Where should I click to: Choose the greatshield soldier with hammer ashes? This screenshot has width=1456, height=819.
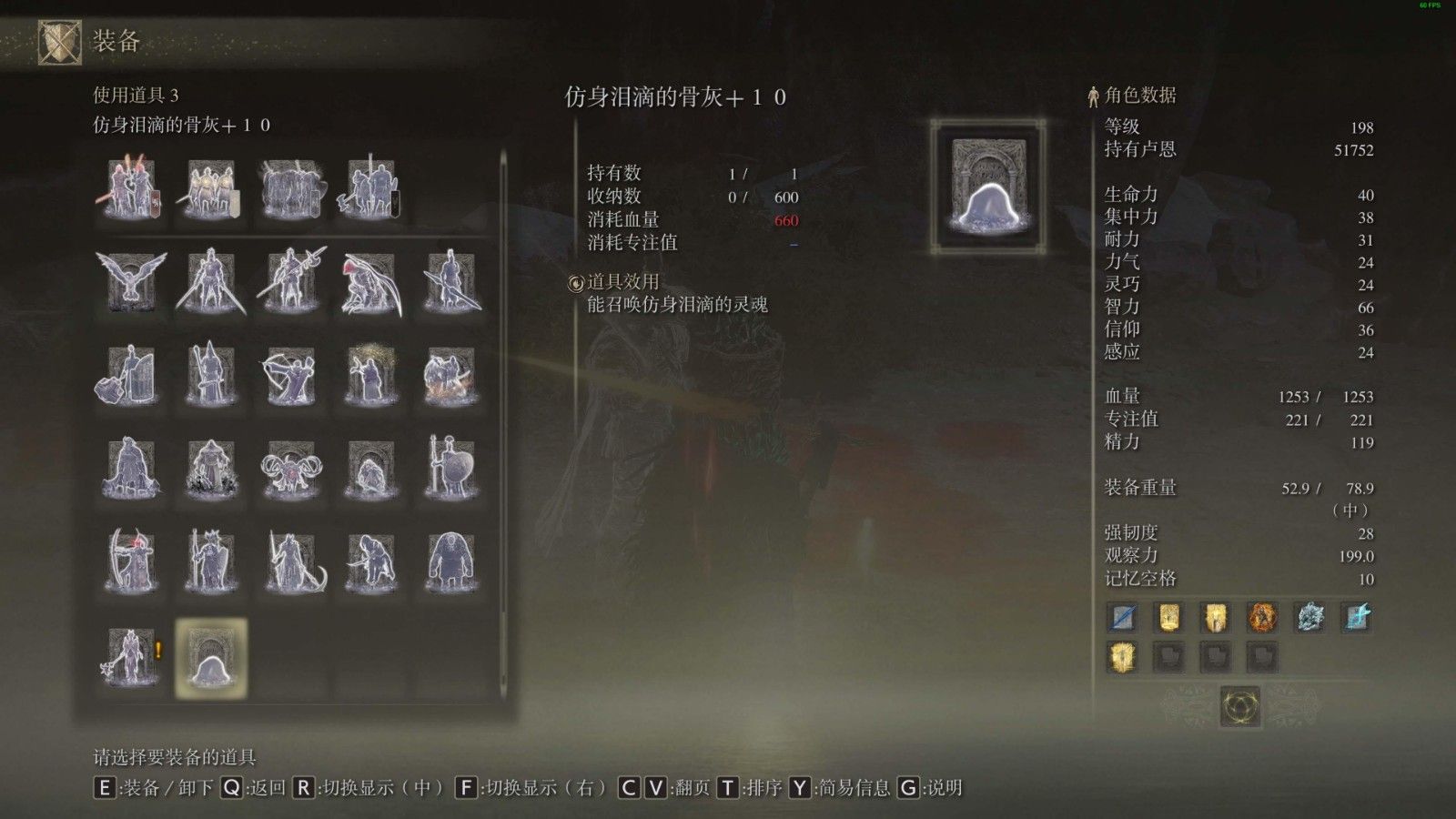tap(129, 375)
